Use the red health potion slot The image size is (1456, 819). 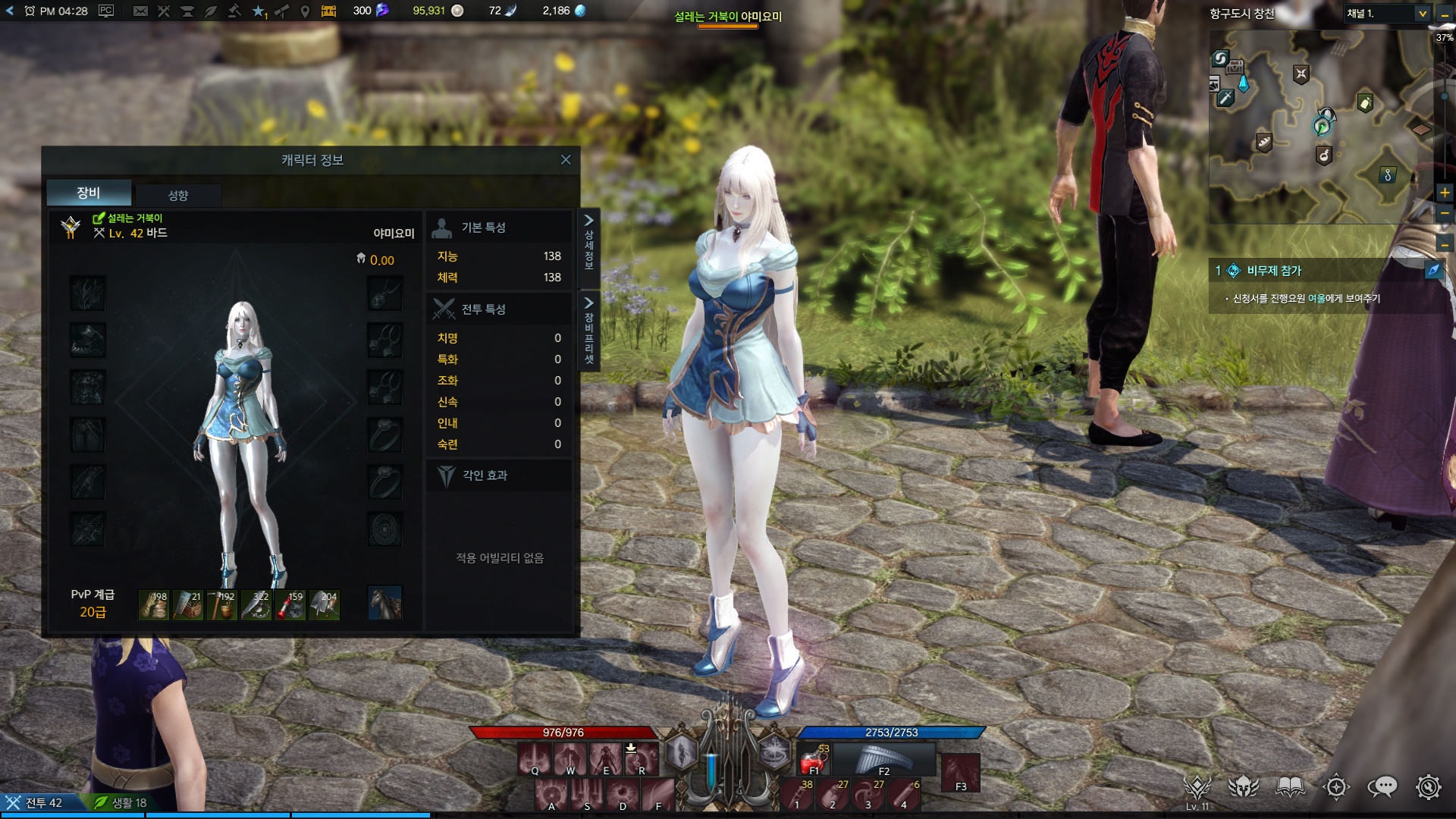[814, 758]
